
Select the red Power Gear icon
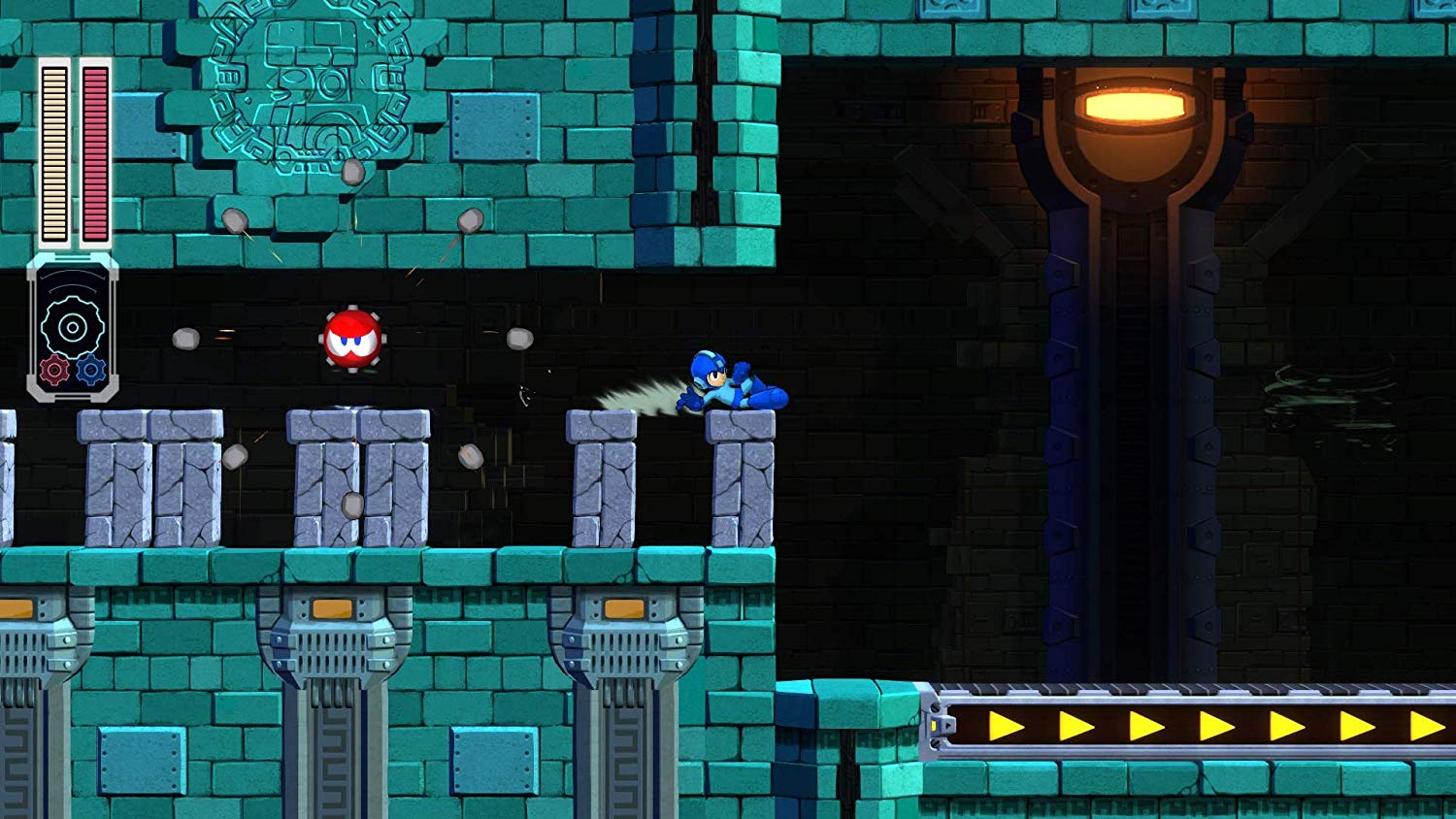coord(55,371)
